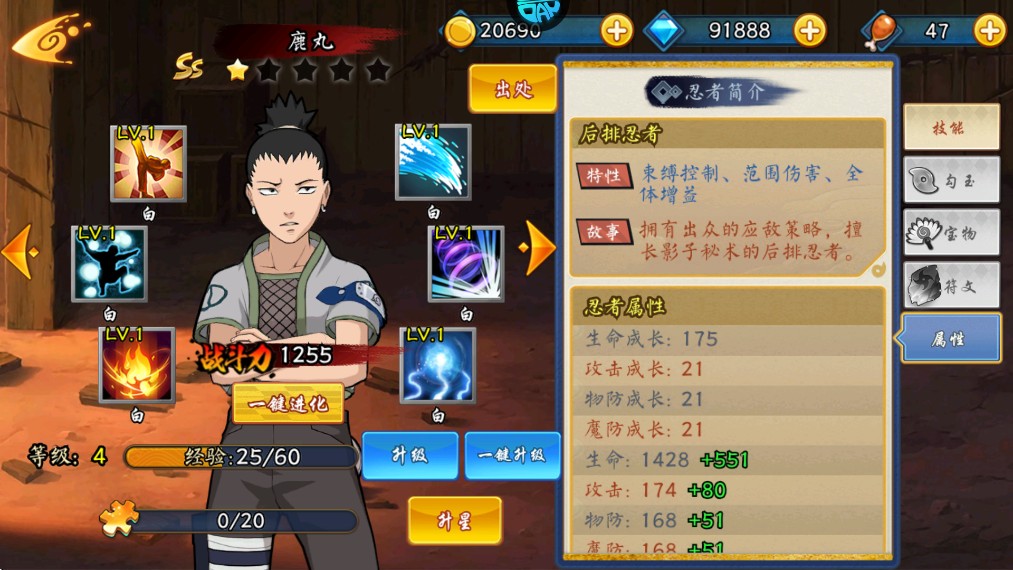The width and height of the screenshot is (1013, 570).
Task: Show the next ninja with right arrow
Action: [540, 247]
